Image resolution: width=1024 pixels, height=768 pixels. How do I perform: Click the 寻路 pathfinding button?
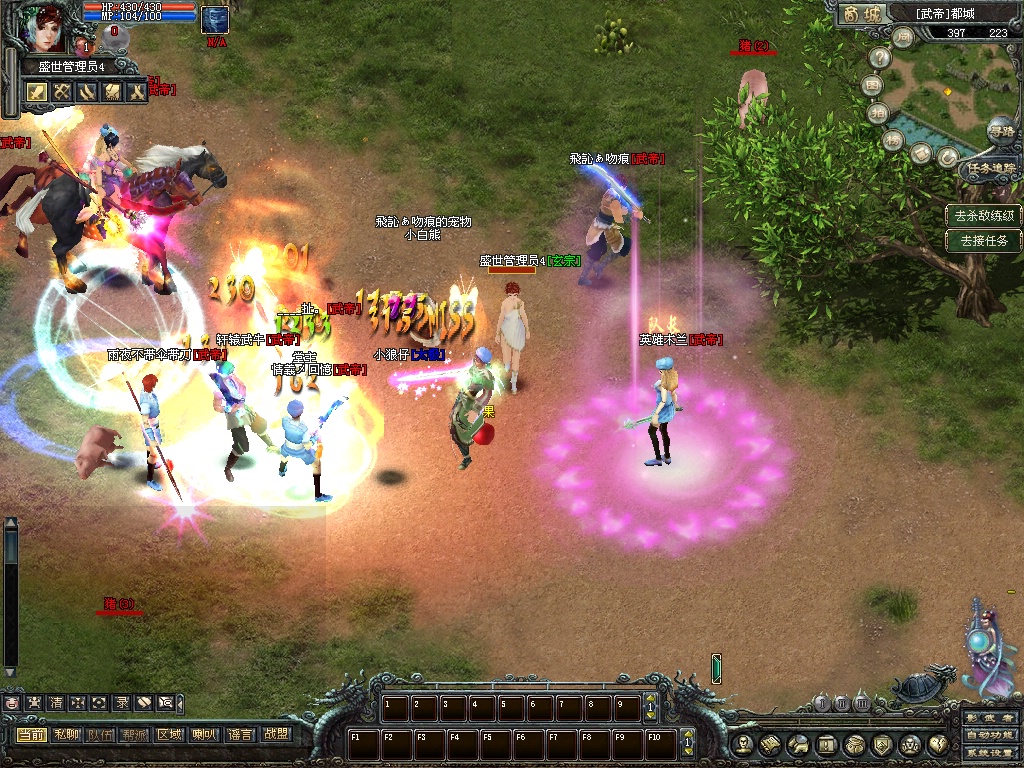tap(1000, 130)
